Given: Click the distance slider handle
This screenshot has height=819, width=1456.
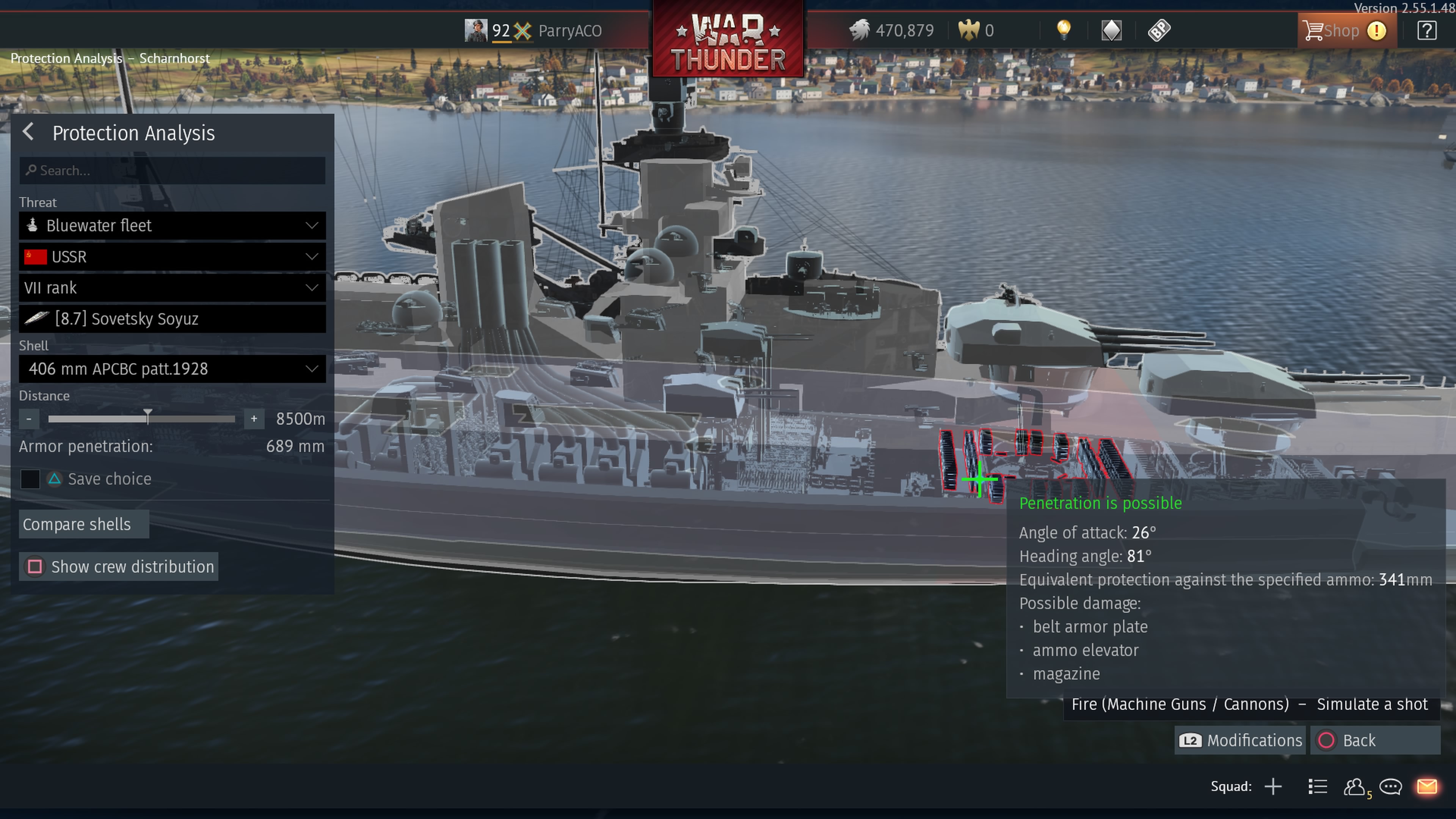Looking at the screenshot, I should point(147,417).
